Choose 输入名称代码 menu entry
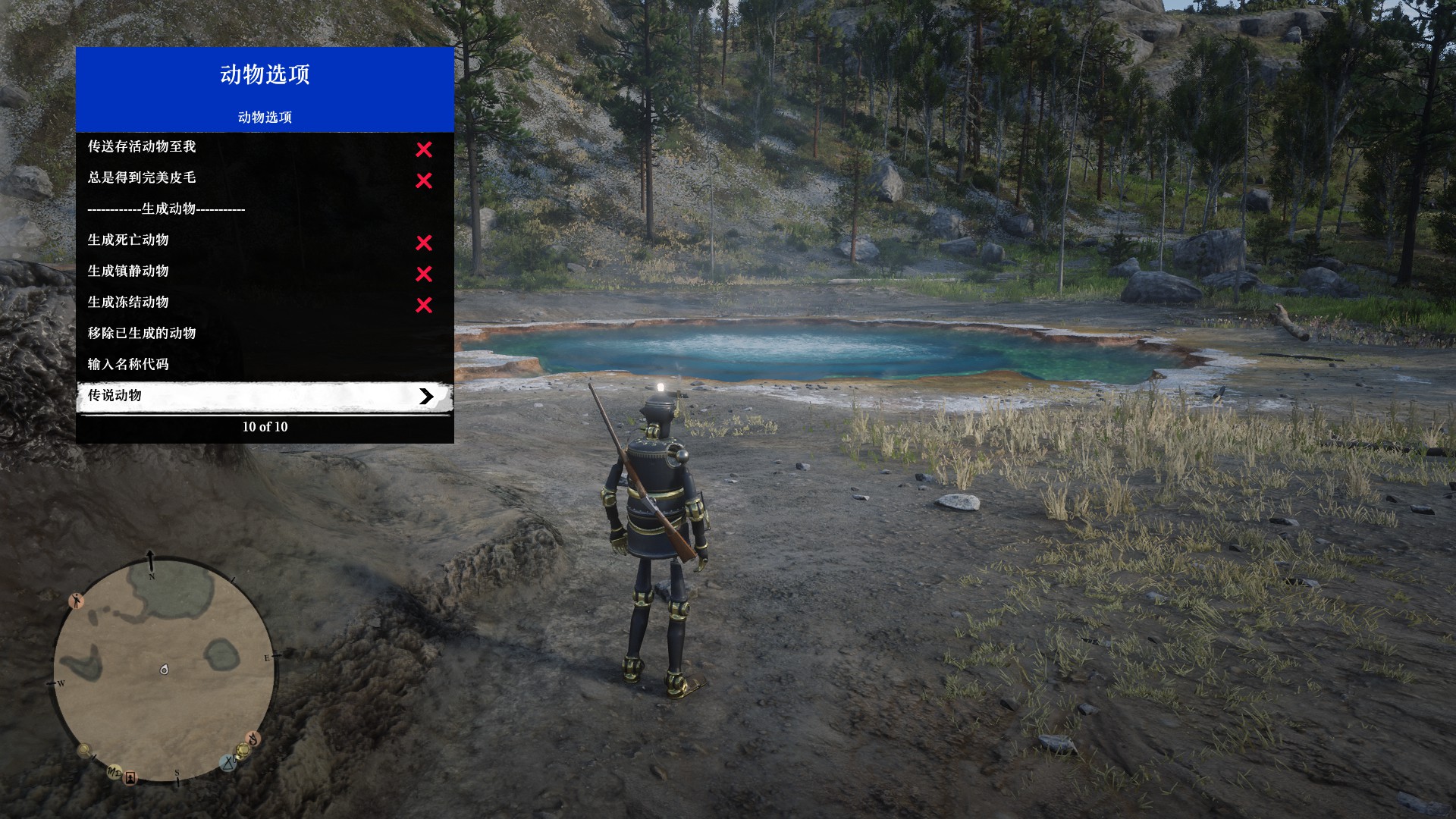 pos(264,364)
